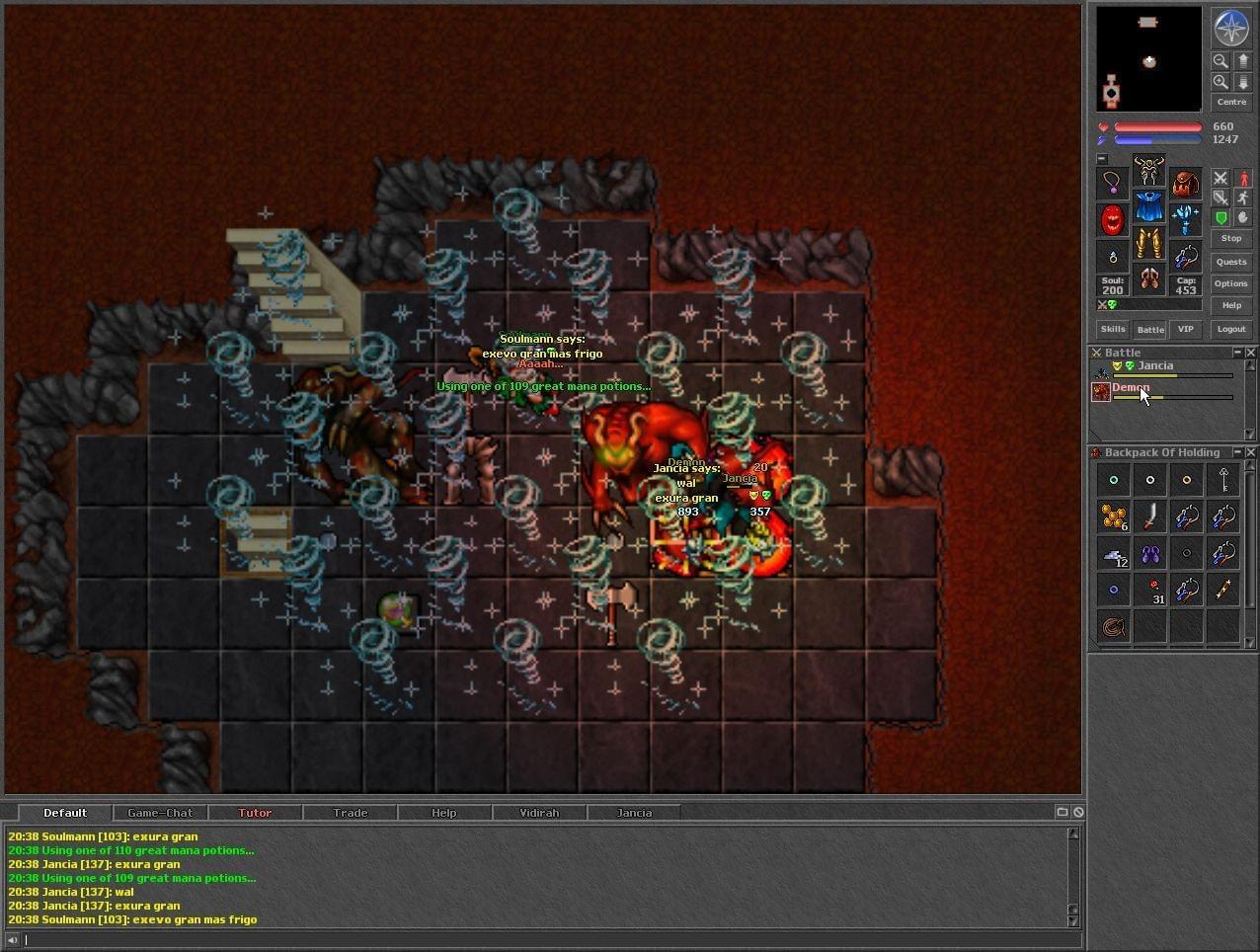
Task: Select Demon in the Battle list
Action: click(x=1131, y=388)
